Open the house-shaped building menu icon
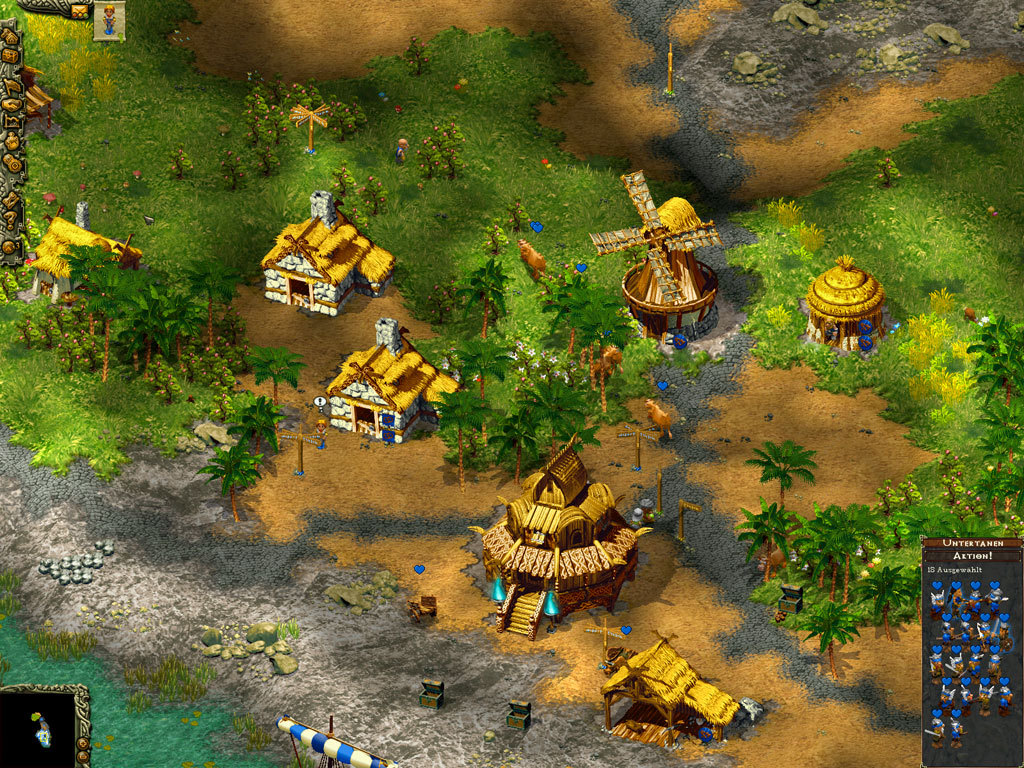Image resolution: width=1024 pixels, height=768 pixels. tap(11, 37)
